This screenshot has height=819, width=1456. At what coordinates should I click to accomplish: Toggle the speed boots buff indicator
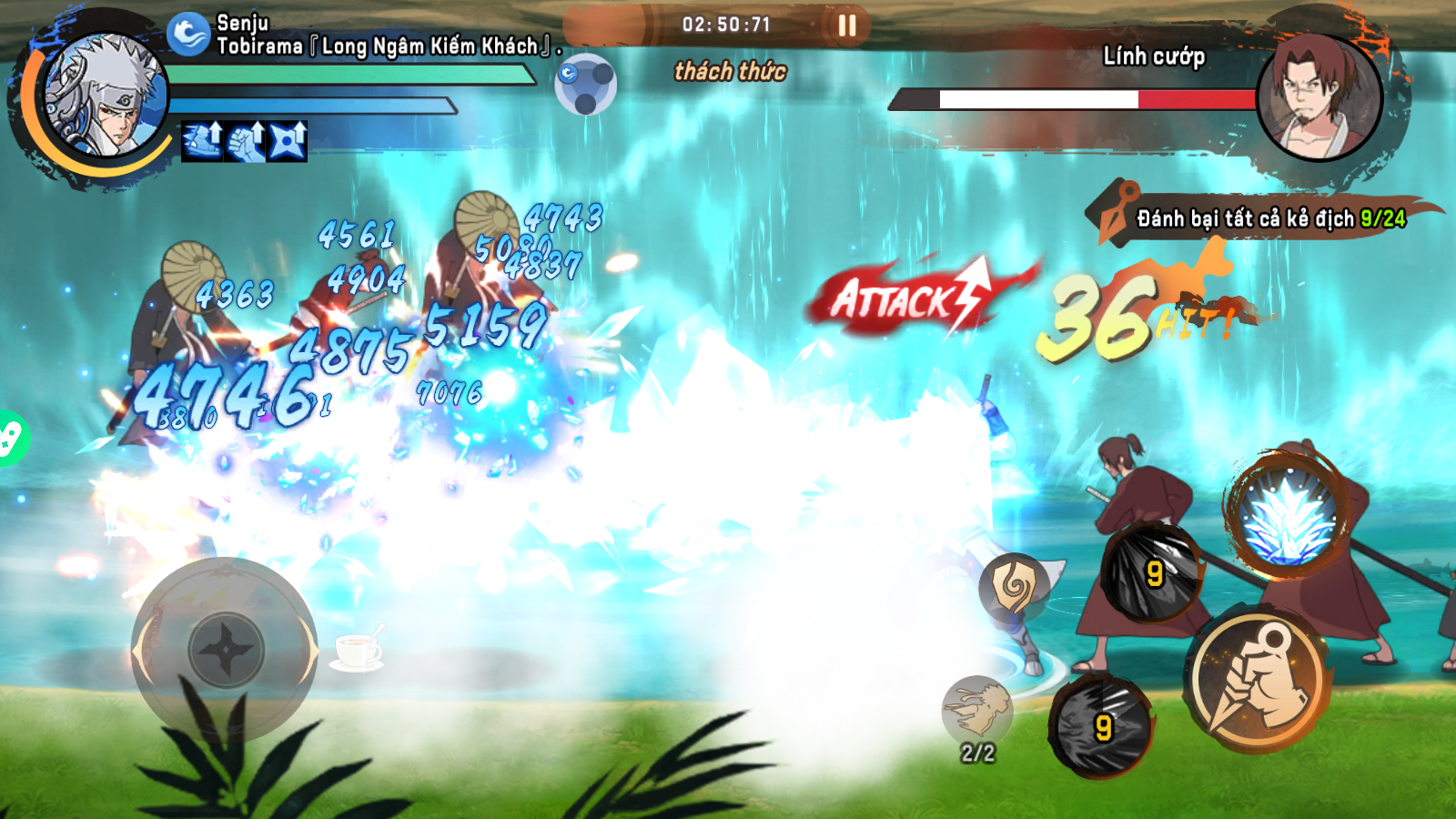202,143
